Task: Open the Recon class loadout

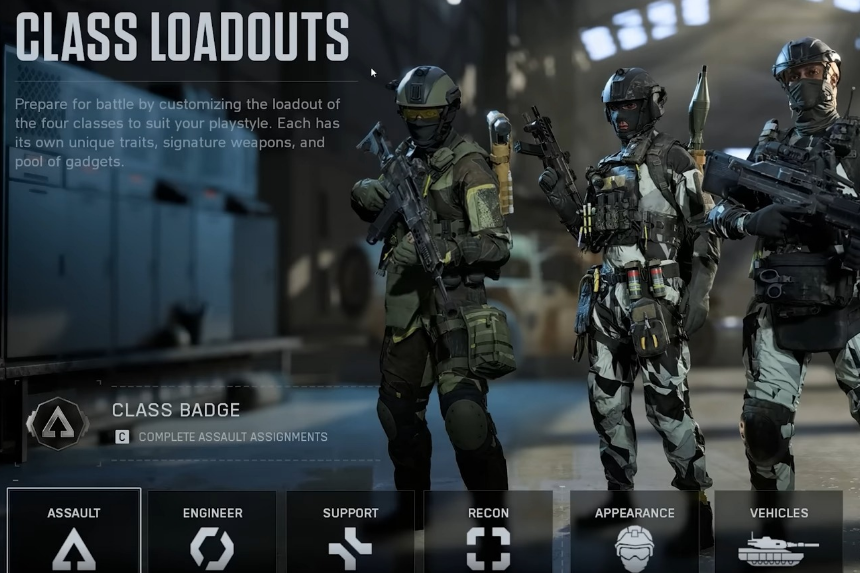Action: point(488,532)
